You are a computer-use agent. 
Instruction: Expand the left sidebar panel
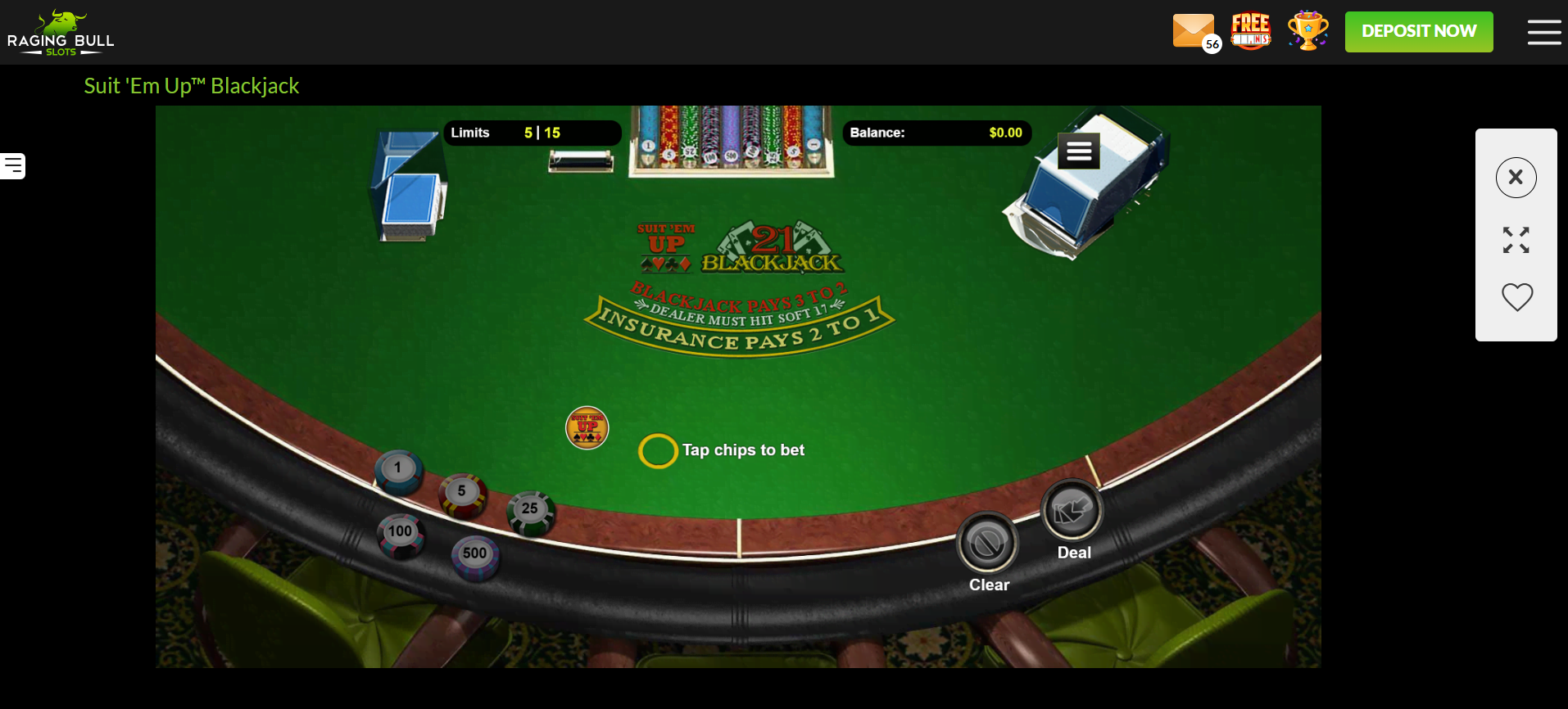11,165
